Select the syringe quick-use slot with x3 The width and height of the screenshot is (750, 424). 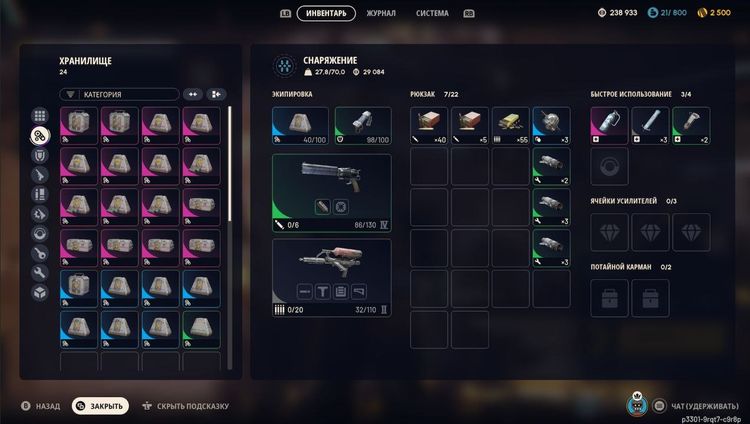(650, 125)
